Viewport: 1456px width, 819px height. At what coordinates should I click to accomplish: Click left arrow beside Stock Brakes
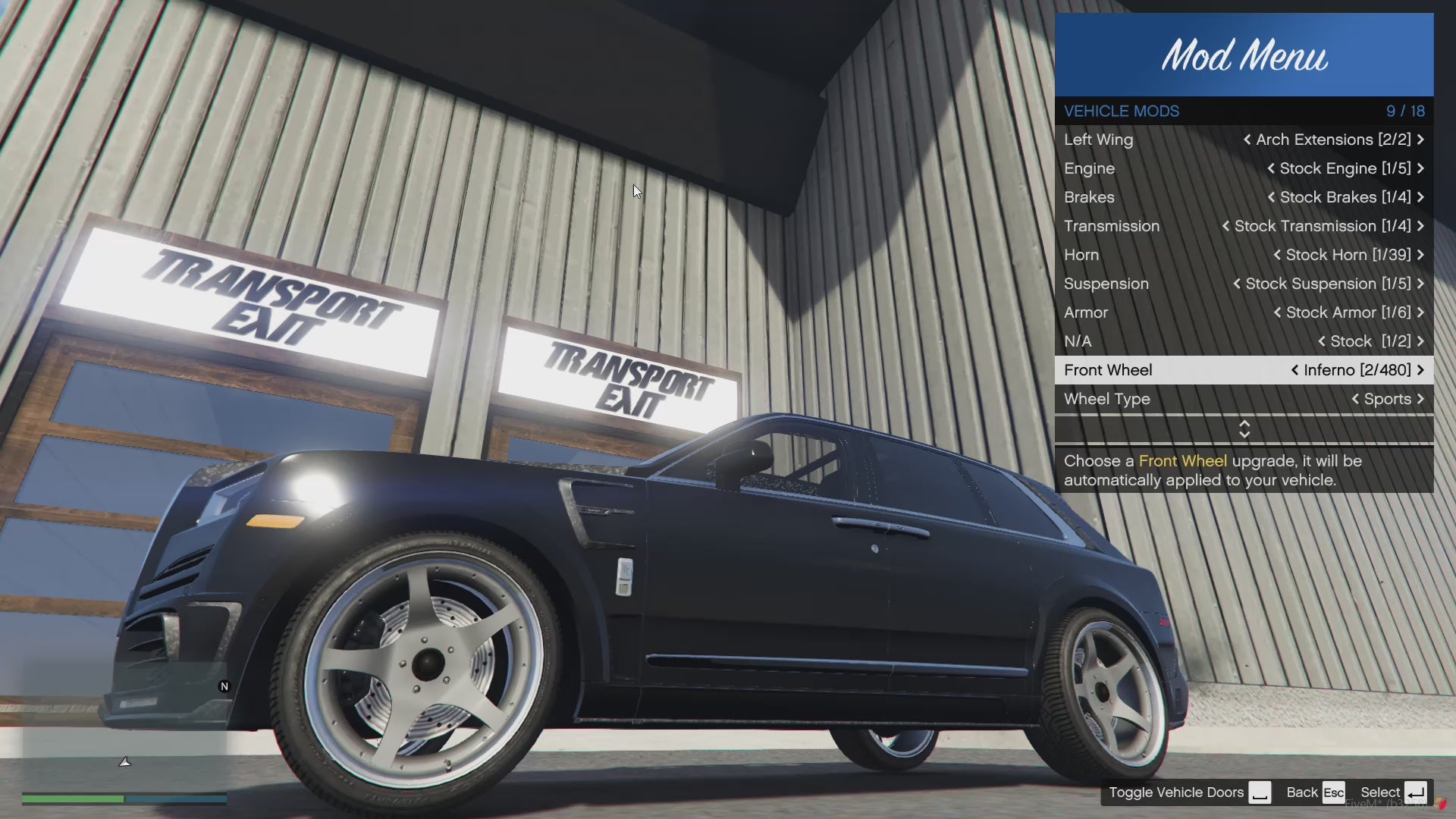tap(1271, 197)
